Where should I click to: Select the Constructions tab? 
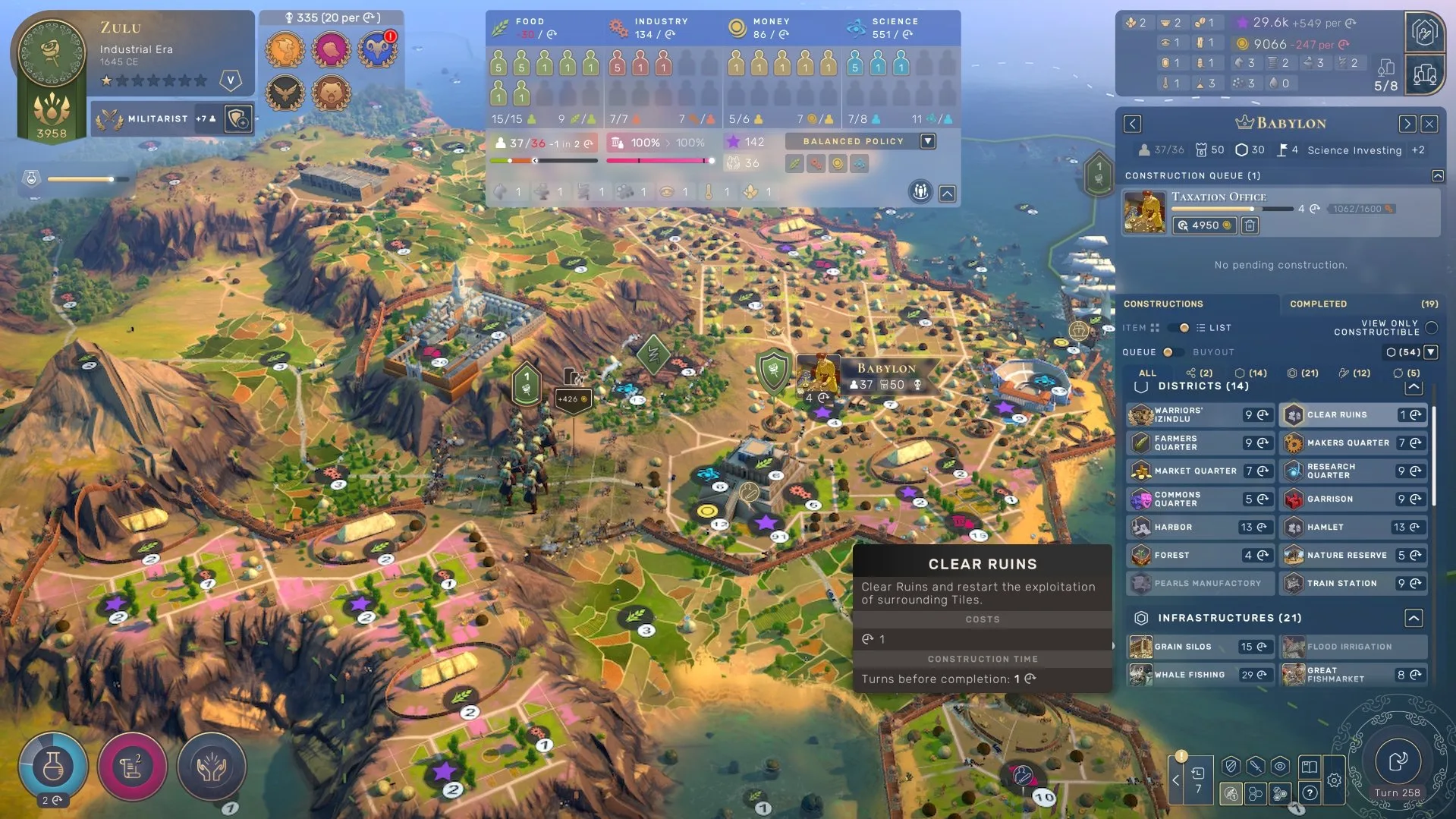pyautogui.click(x=1164, y=304)
